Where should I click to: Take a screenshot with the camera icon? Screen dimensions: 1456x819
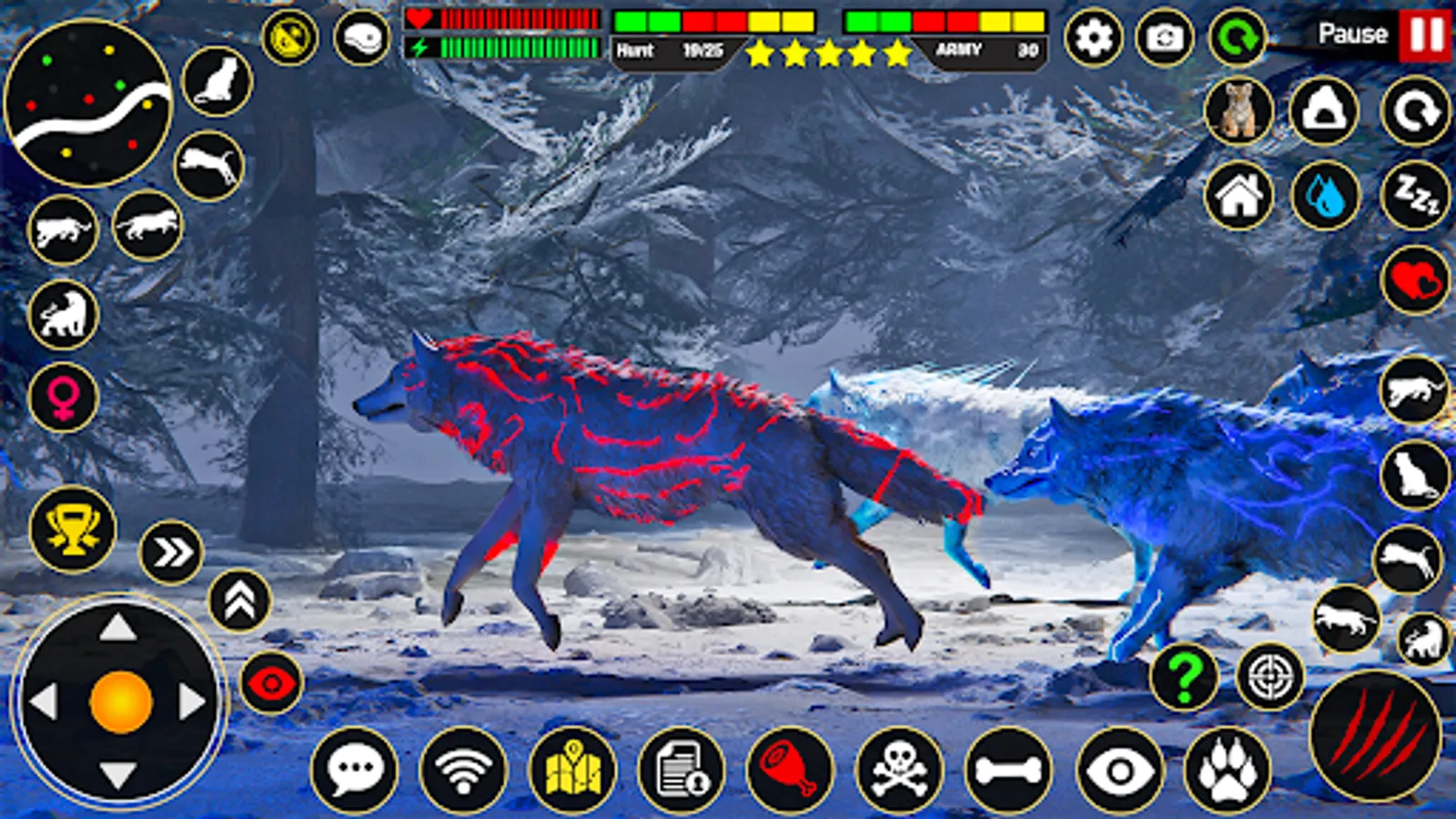[1165, 36]
